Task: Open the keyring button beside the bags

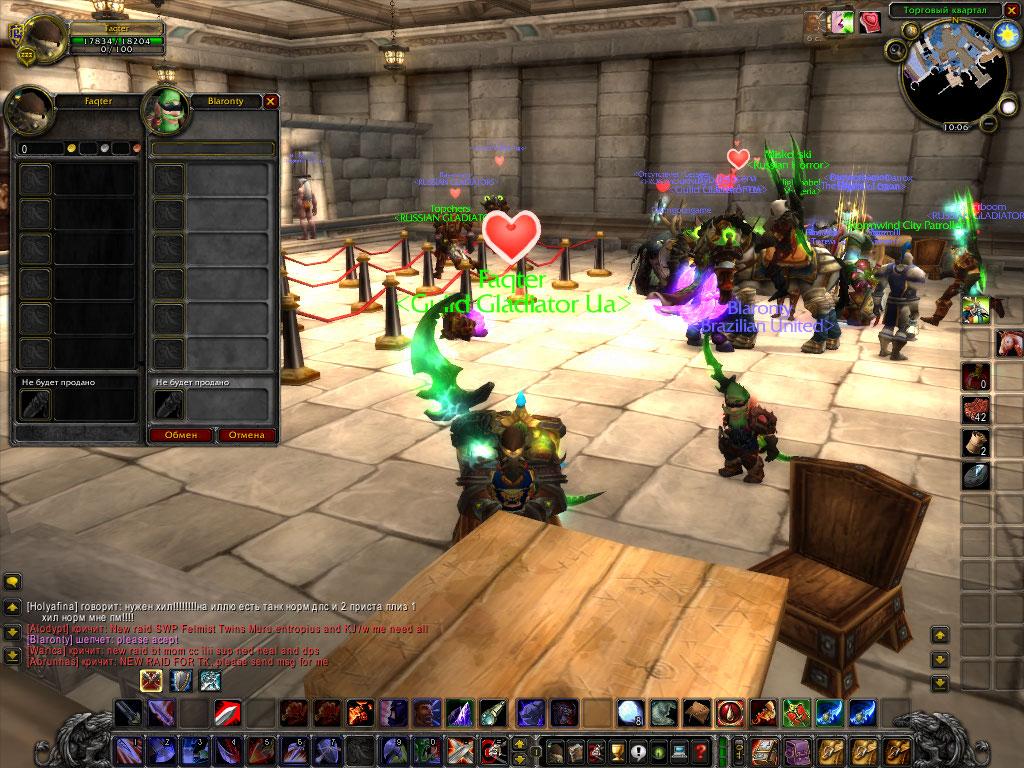Action: (x=738, y=750)
